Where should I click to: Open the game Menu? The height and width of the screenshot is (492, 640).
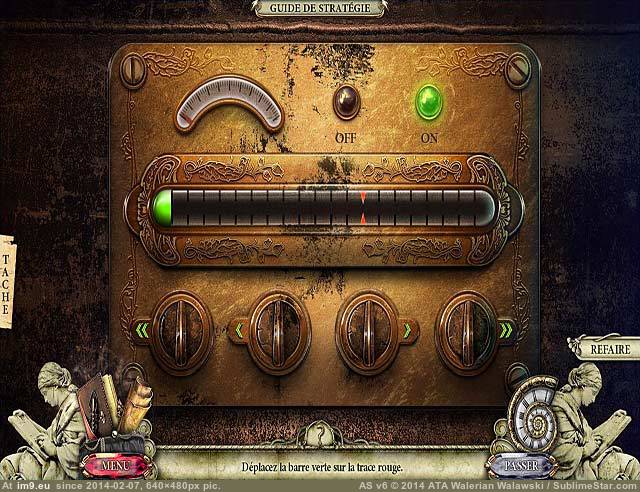pos(115,465)
